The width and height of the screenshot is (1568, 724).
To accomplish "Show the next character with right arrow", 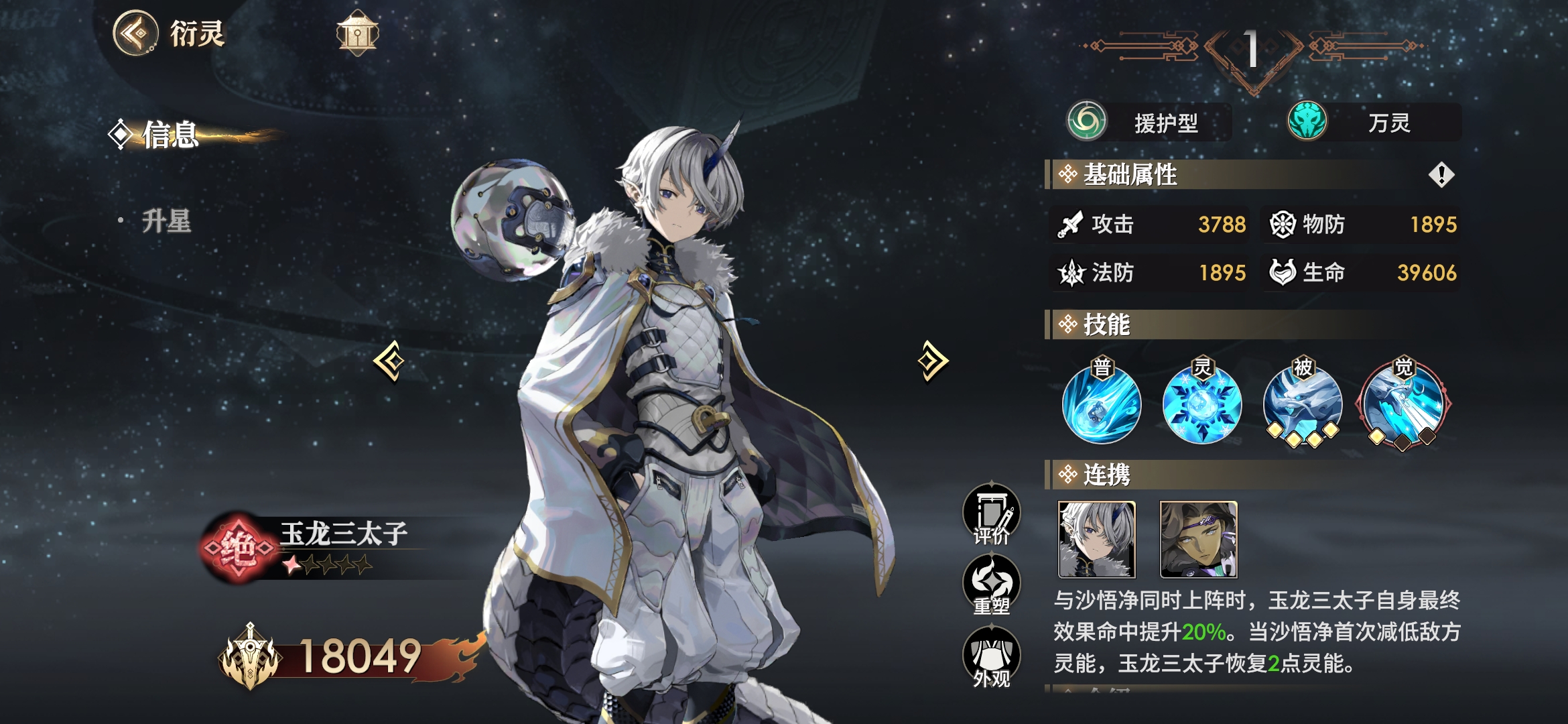I will [933, 361].
